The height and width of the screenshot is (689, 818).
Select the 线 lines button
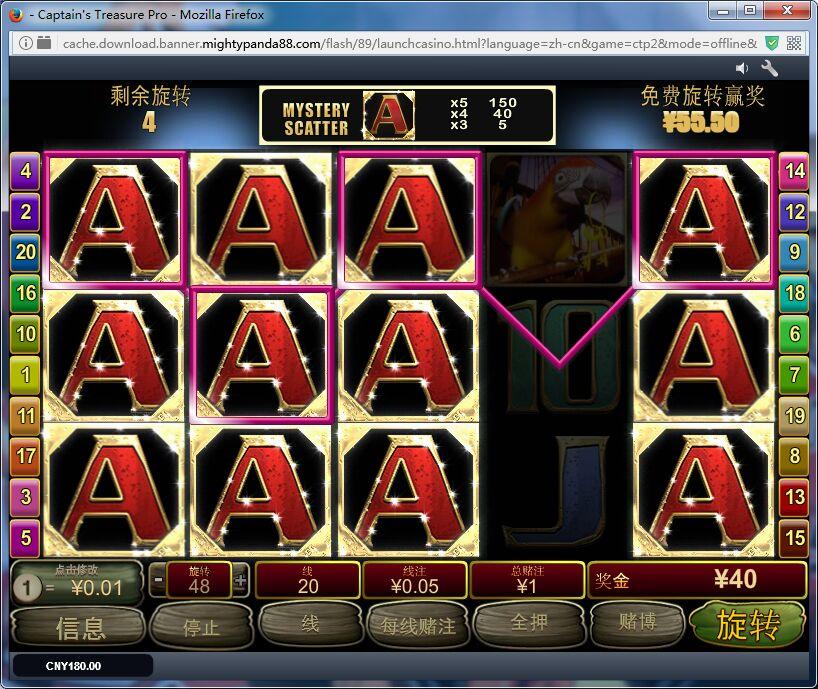(x=310, y=623)
